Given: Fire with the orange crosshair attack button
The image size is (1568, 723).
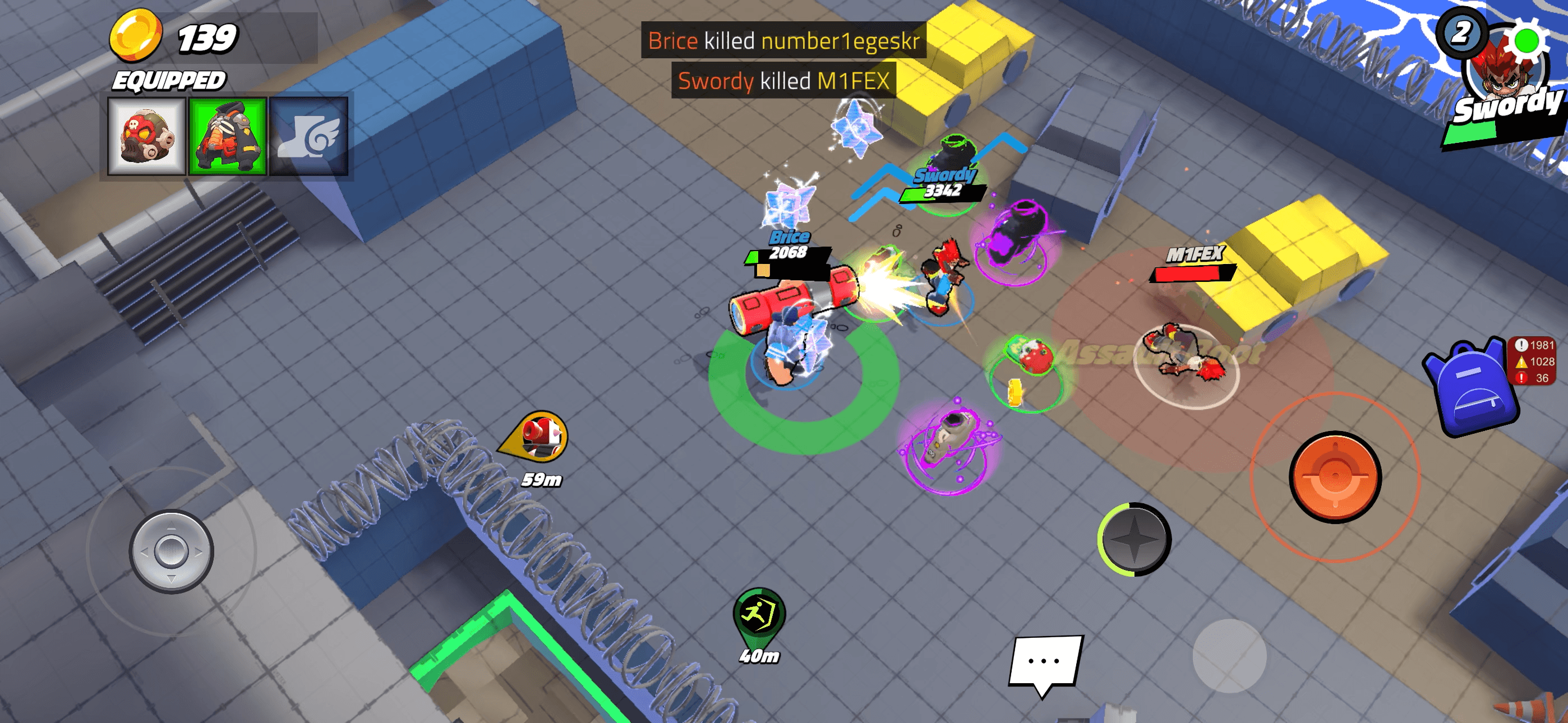Looking at the screenshot, I should [1334, 477].
